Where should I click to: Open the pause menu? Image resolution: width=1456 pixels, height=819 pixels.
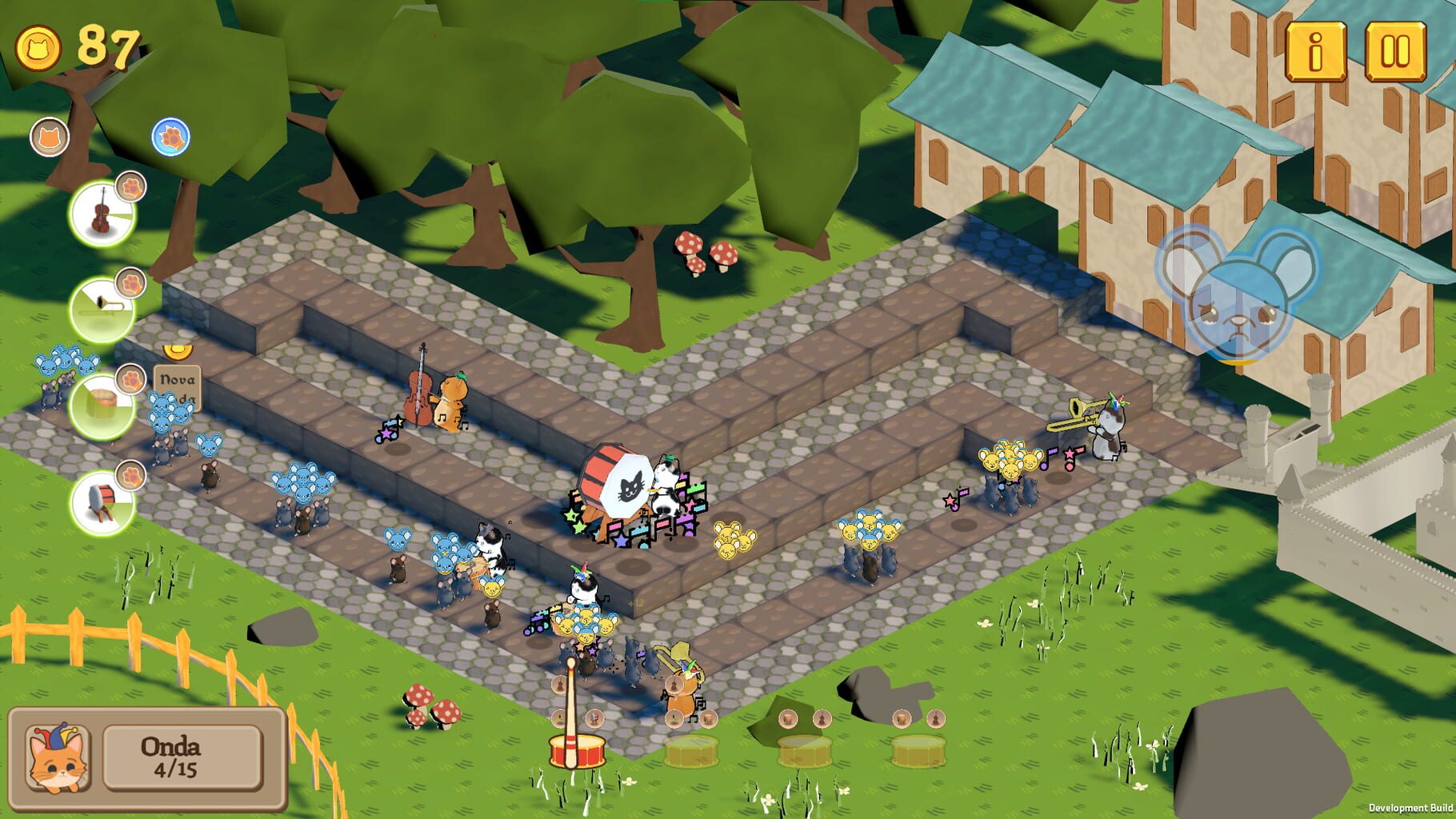click(1397, 50)
